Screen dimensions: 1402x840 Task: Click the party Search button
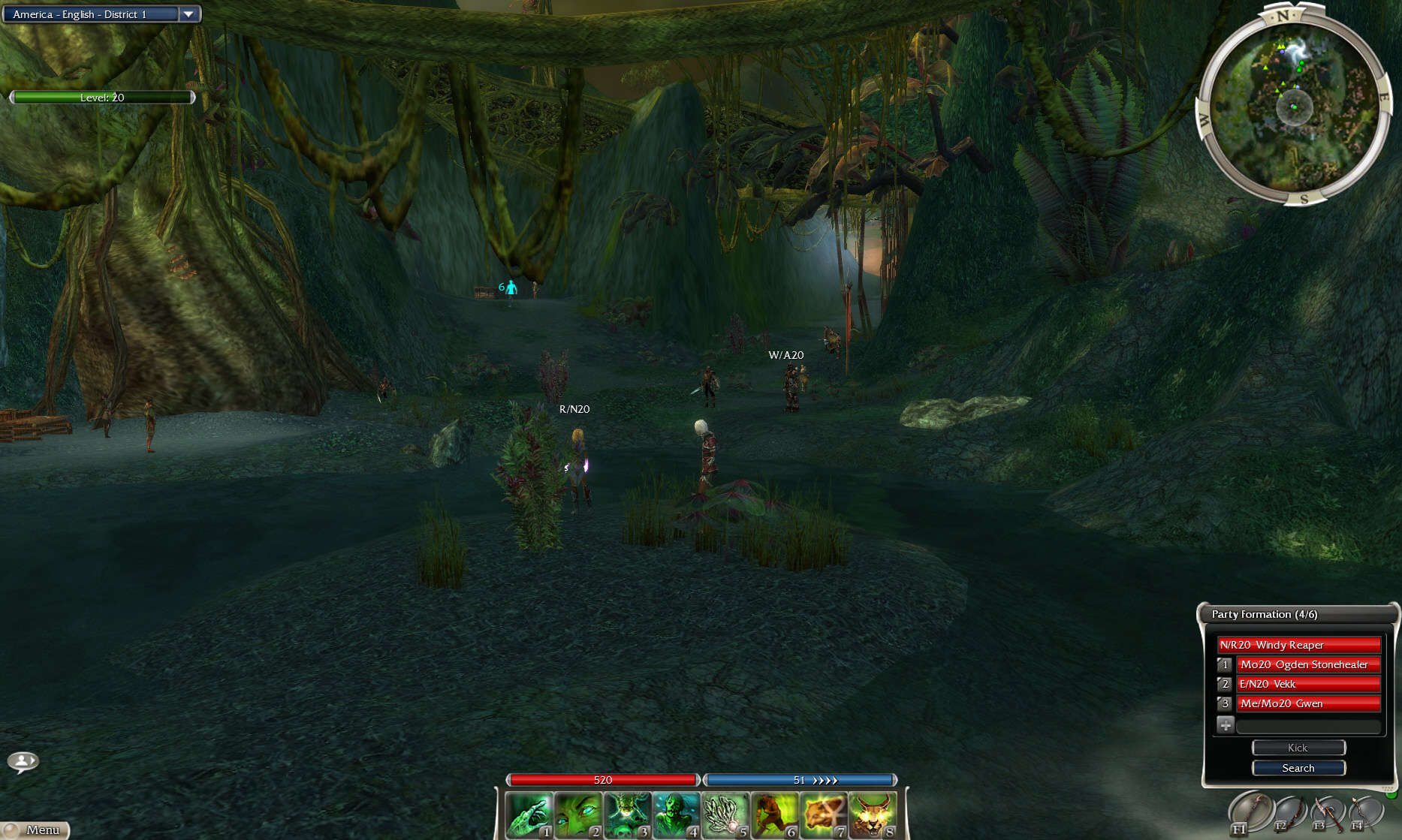(x=1298, y=768)
